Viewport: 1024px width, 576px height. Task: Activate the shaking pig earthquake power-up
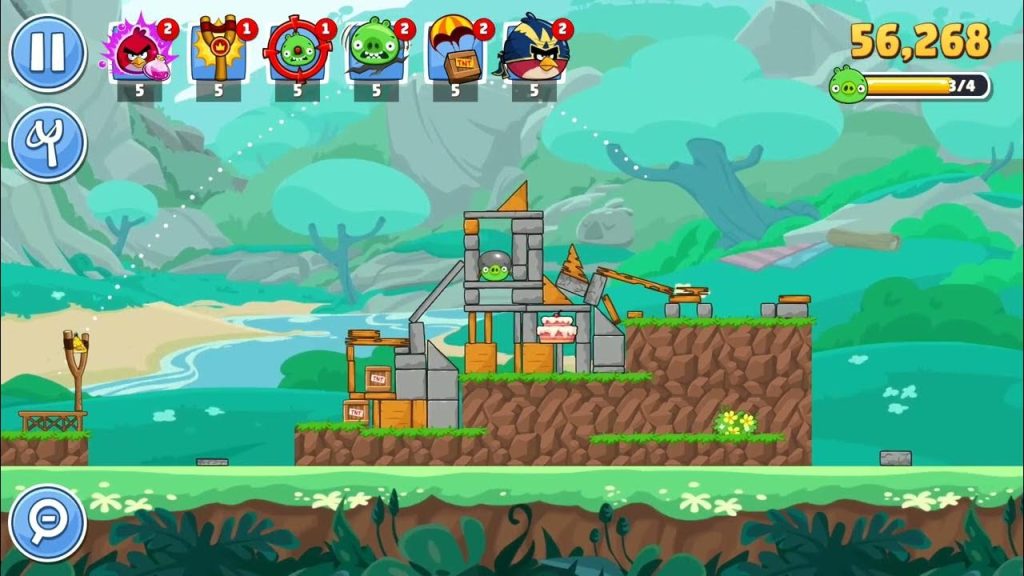375,52
